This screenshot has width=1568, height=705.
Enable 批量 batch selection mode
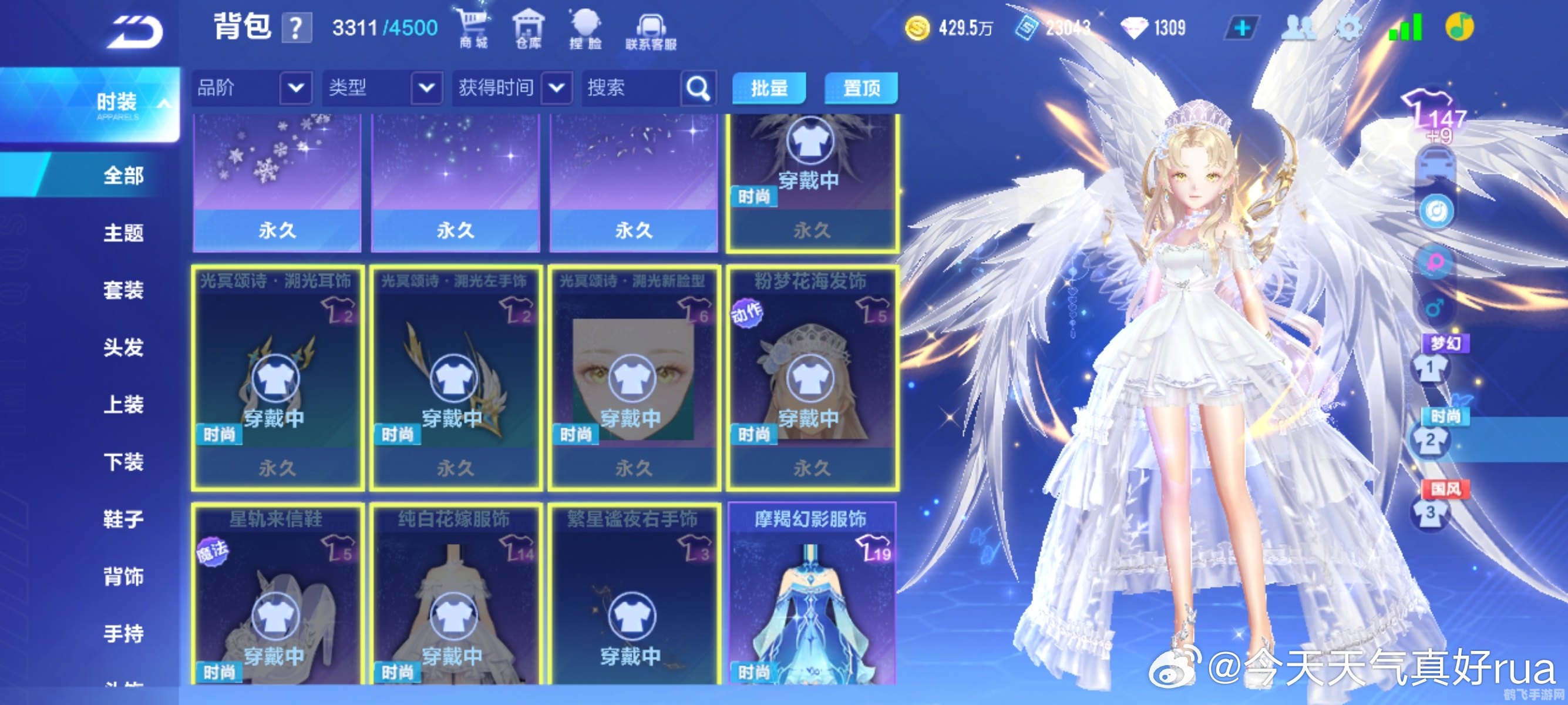pos(769,89)
